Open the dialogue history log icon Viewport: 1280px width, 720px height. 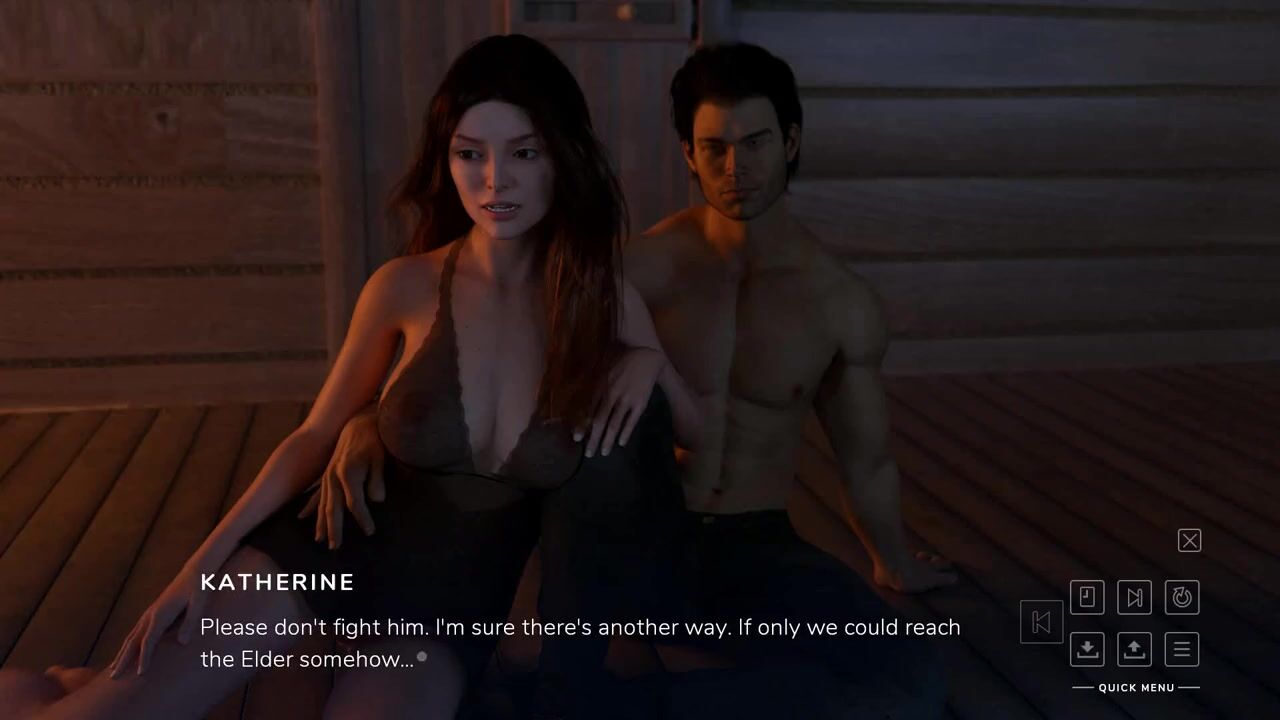(x=1087, y=598)
